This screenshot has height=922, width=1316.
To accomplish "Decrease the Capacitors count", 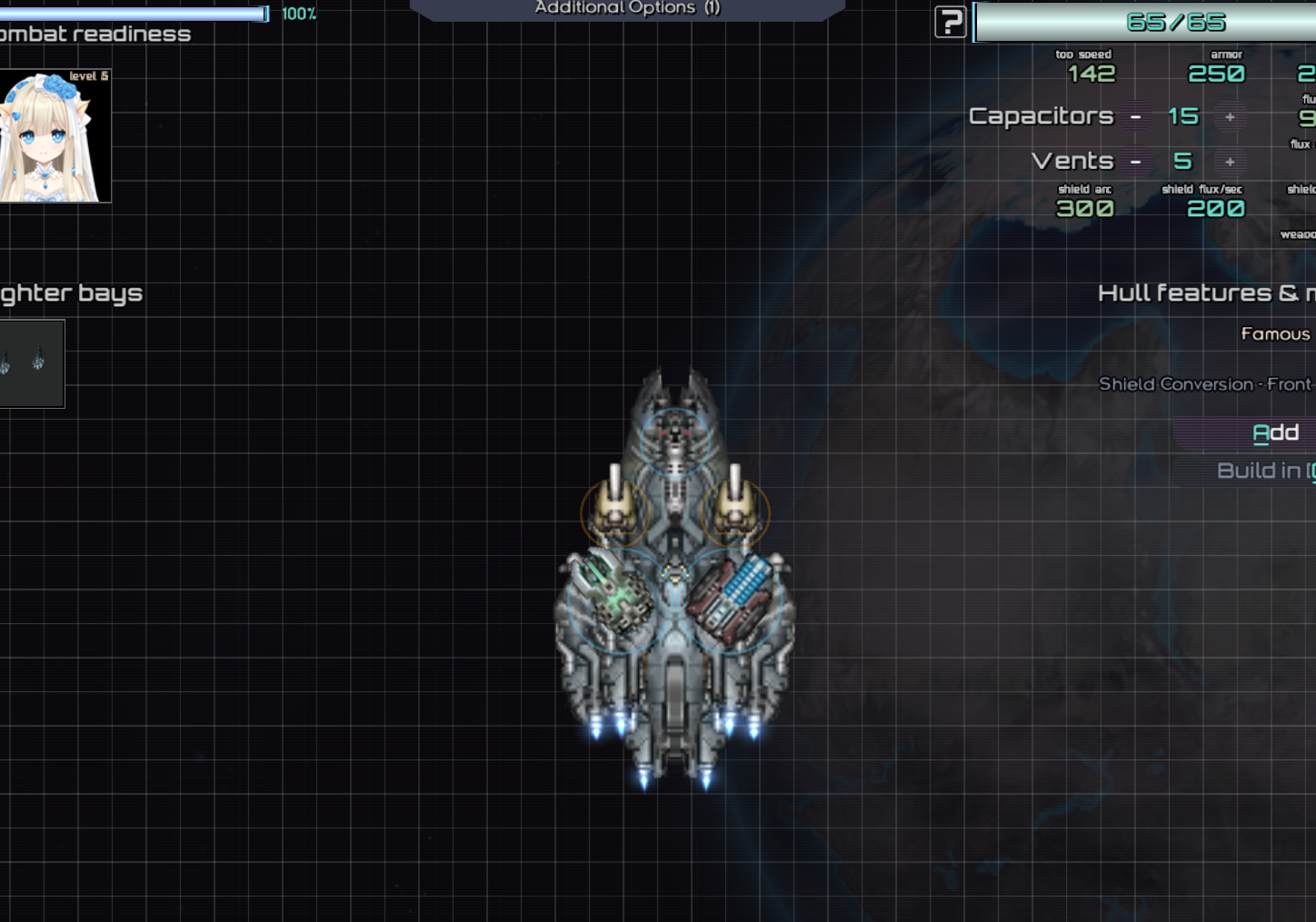I will click(x=1135, y=117).
